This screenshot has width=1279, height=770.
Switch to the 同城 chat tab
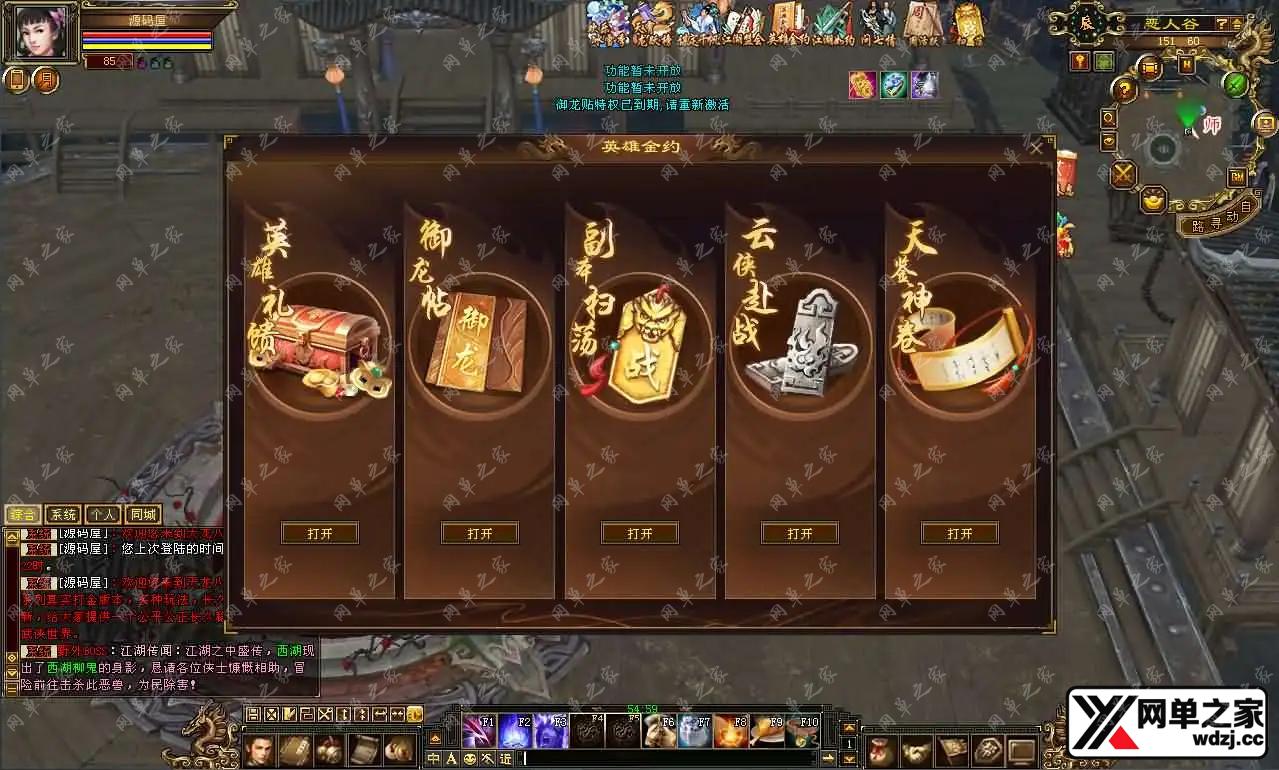tap(142, 515)
